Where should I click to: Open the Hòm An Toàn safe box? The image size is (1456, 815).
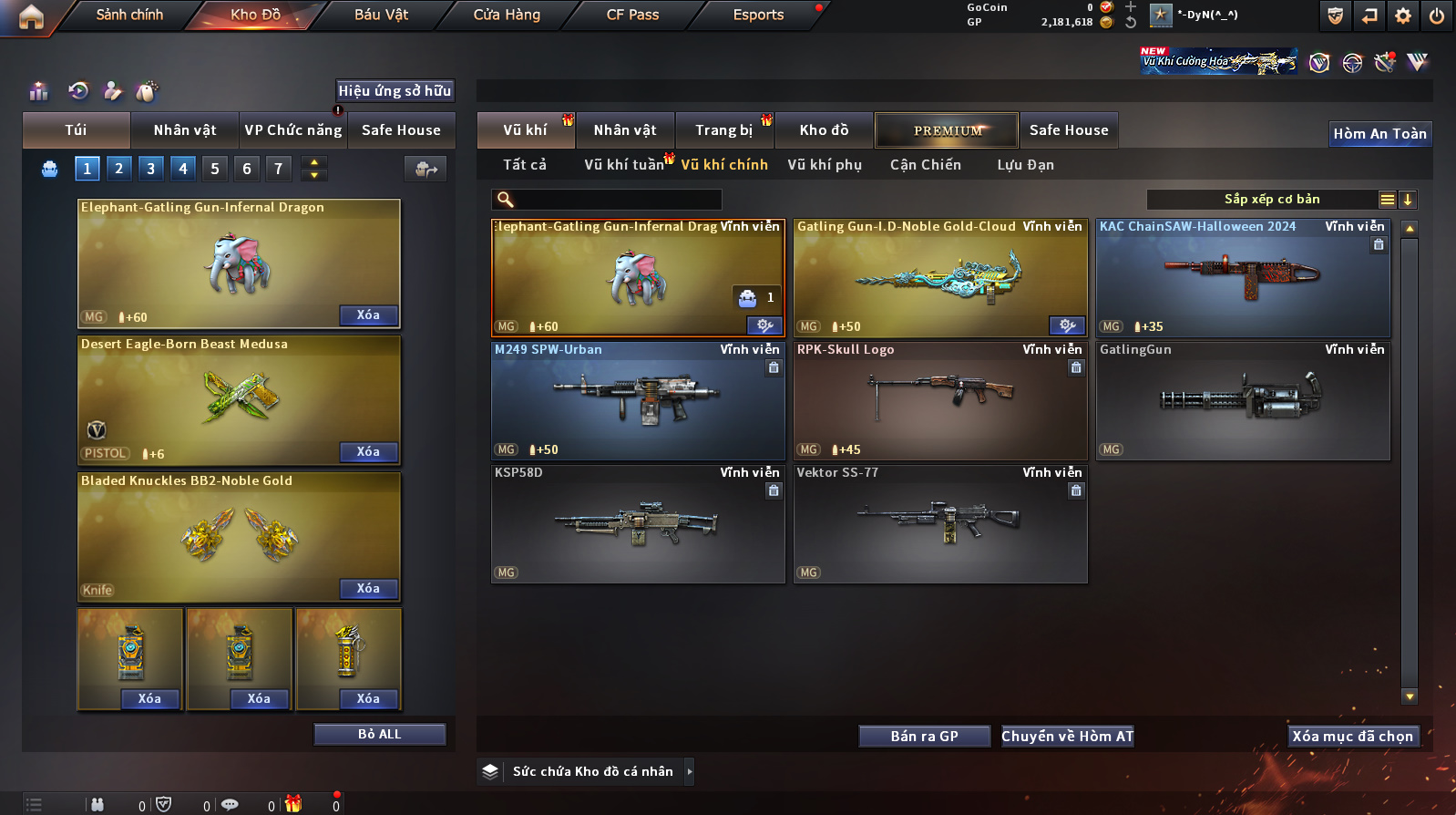tap(1379, 134)
